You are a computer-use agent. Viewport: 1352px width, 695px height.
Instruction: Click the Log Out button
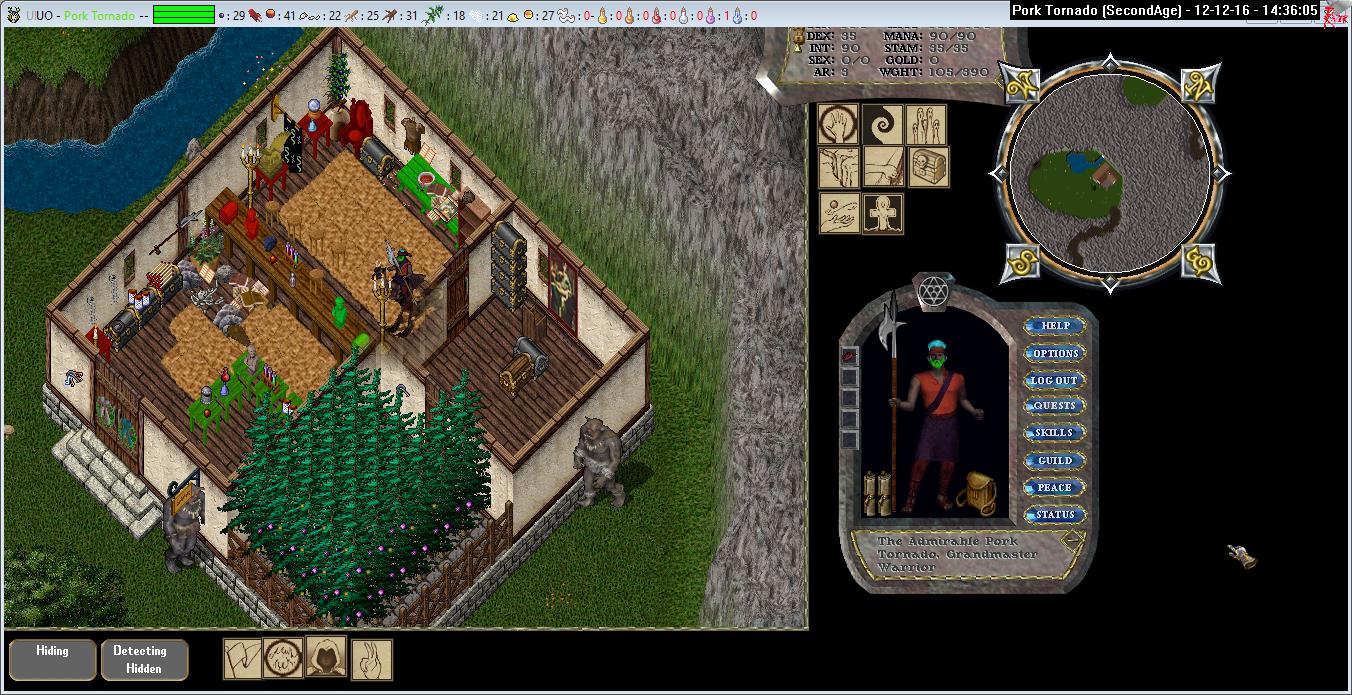tap(1055, 380)
